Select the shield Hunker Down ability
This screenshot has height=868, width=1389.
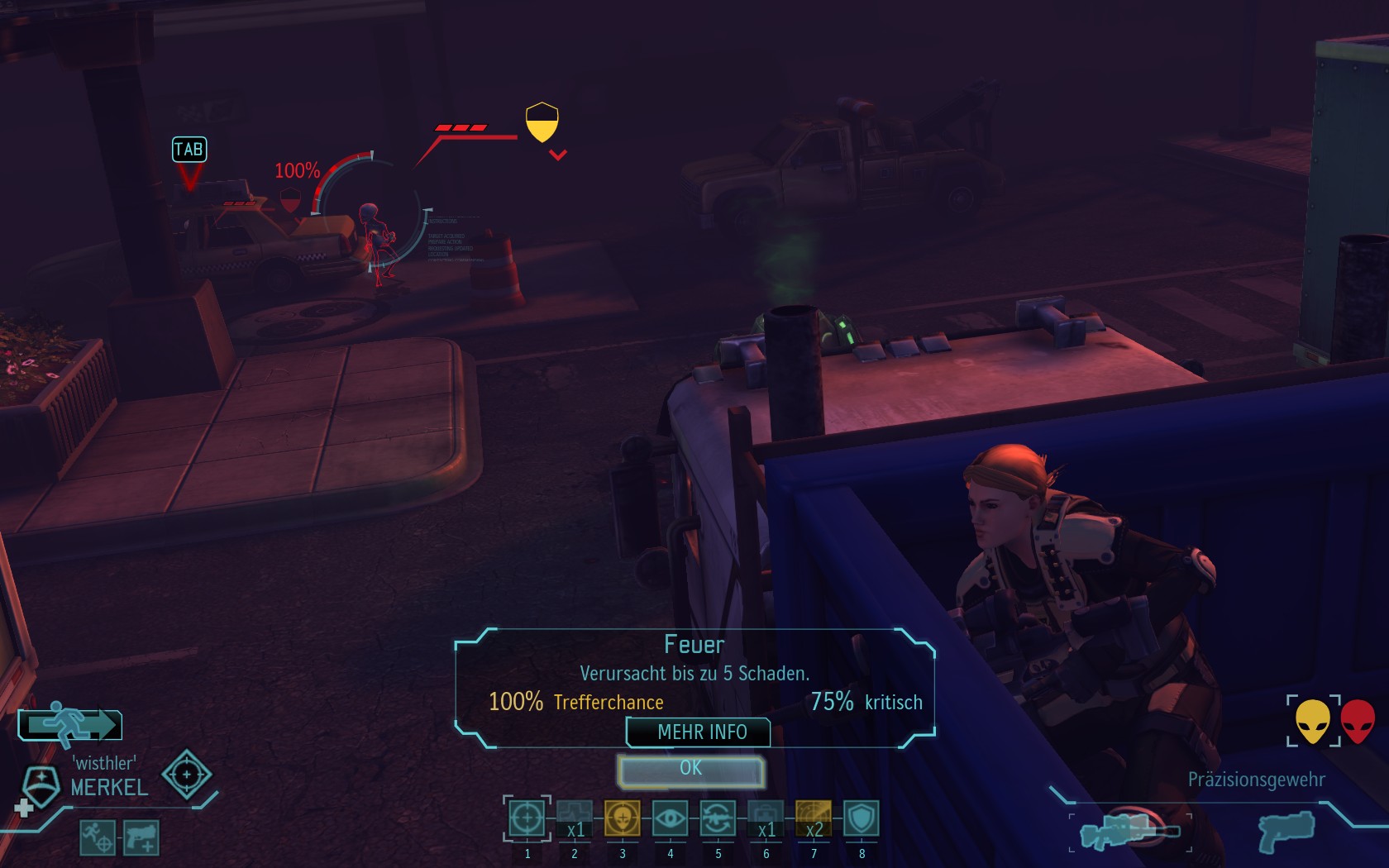pyautogui.click(x=862, y=818)
